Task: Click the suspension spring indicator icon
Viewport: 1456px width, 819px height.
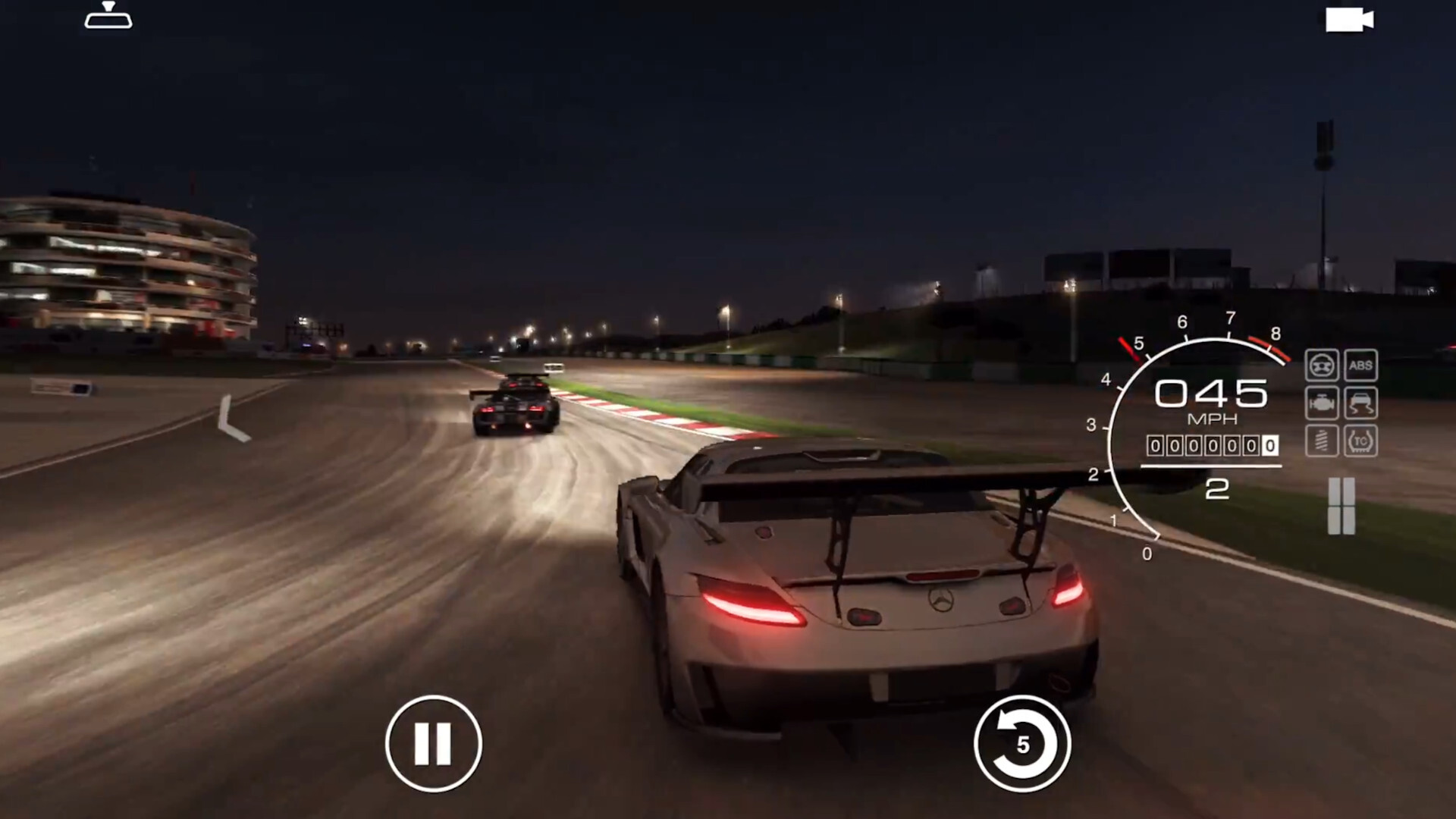Action: 1321,441
